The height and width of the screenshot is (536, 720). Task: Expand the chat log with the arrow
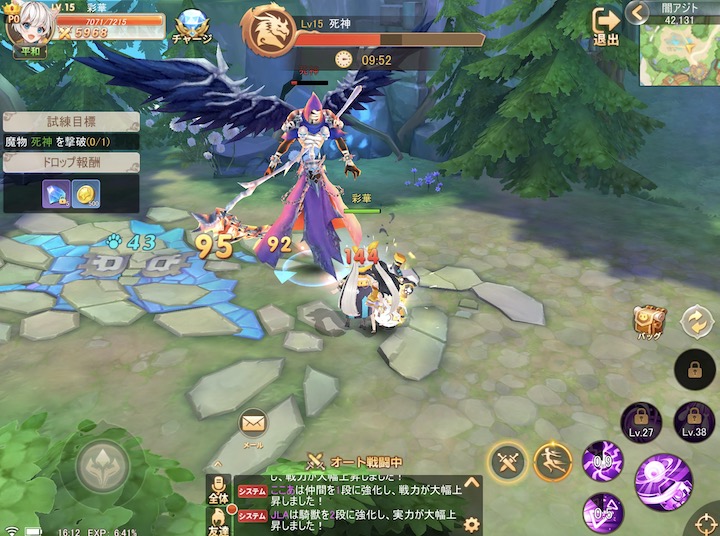tap(472, 482)
